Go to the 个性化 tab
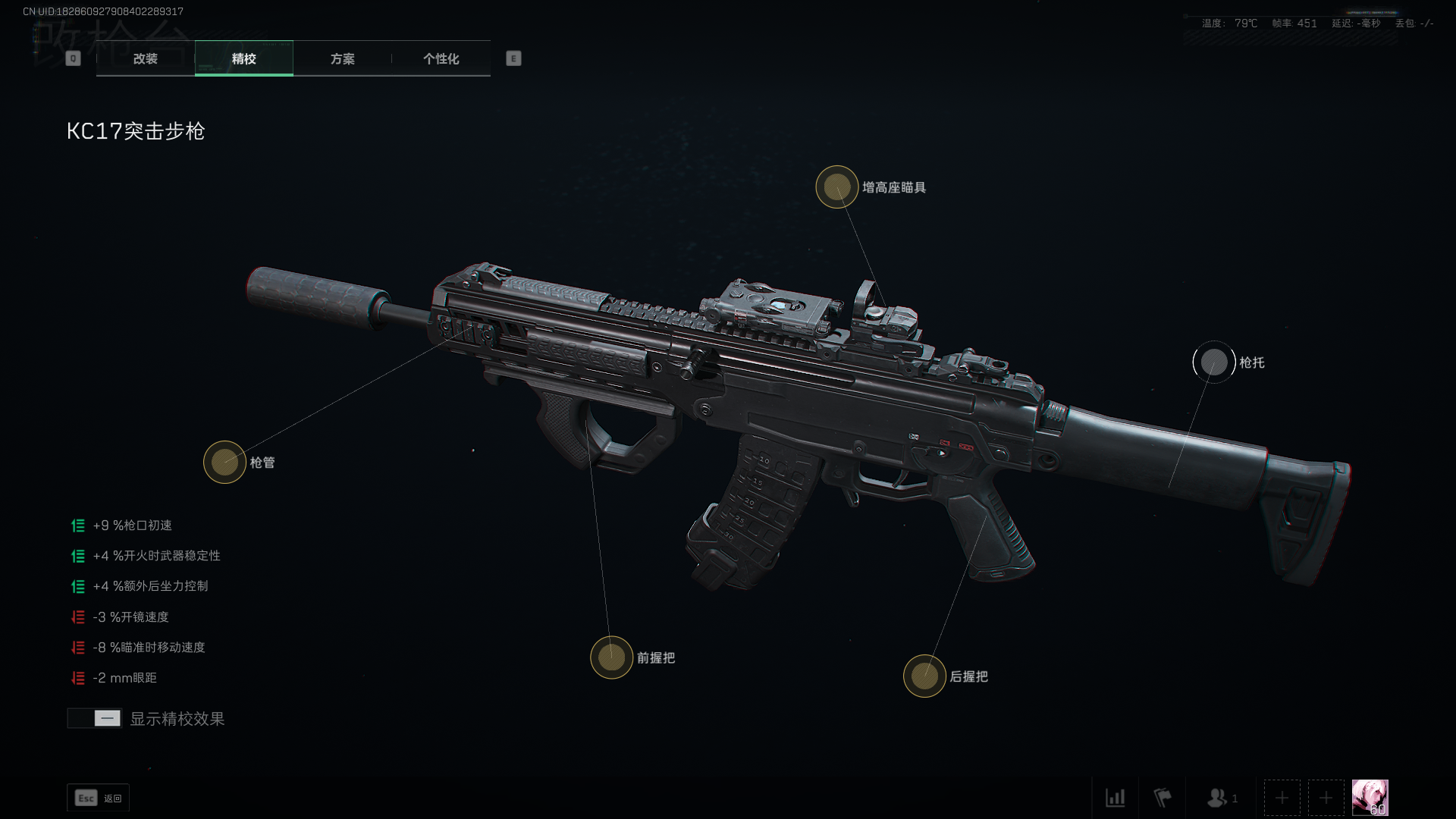 point(441,58)
